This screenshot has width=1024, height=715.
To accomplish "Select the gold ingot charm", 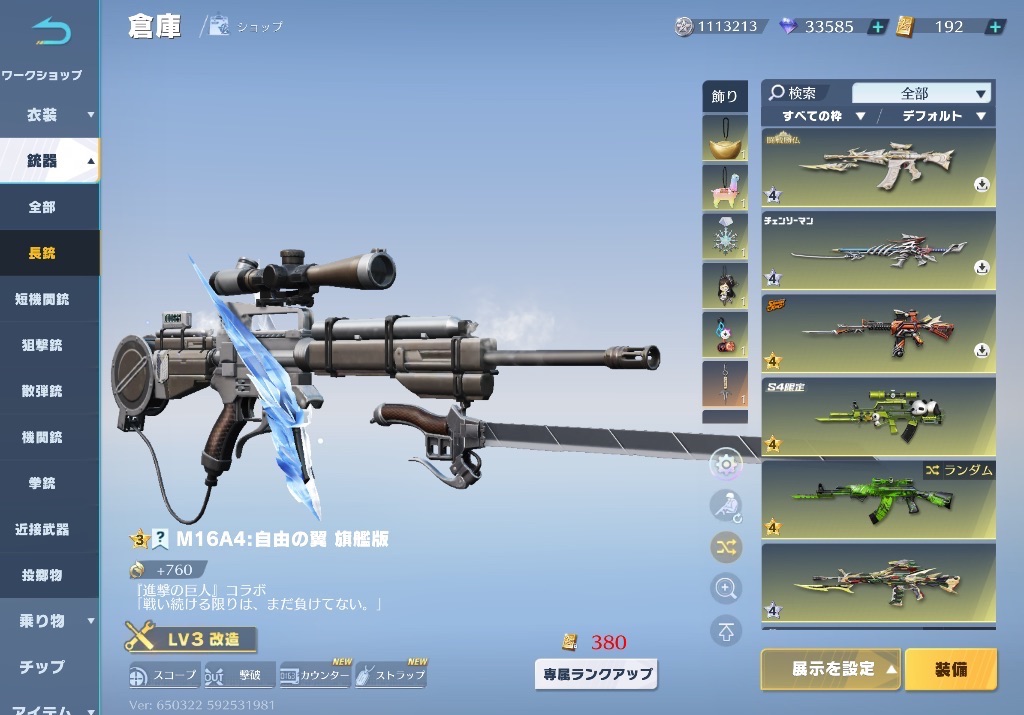I will [724, 139].
